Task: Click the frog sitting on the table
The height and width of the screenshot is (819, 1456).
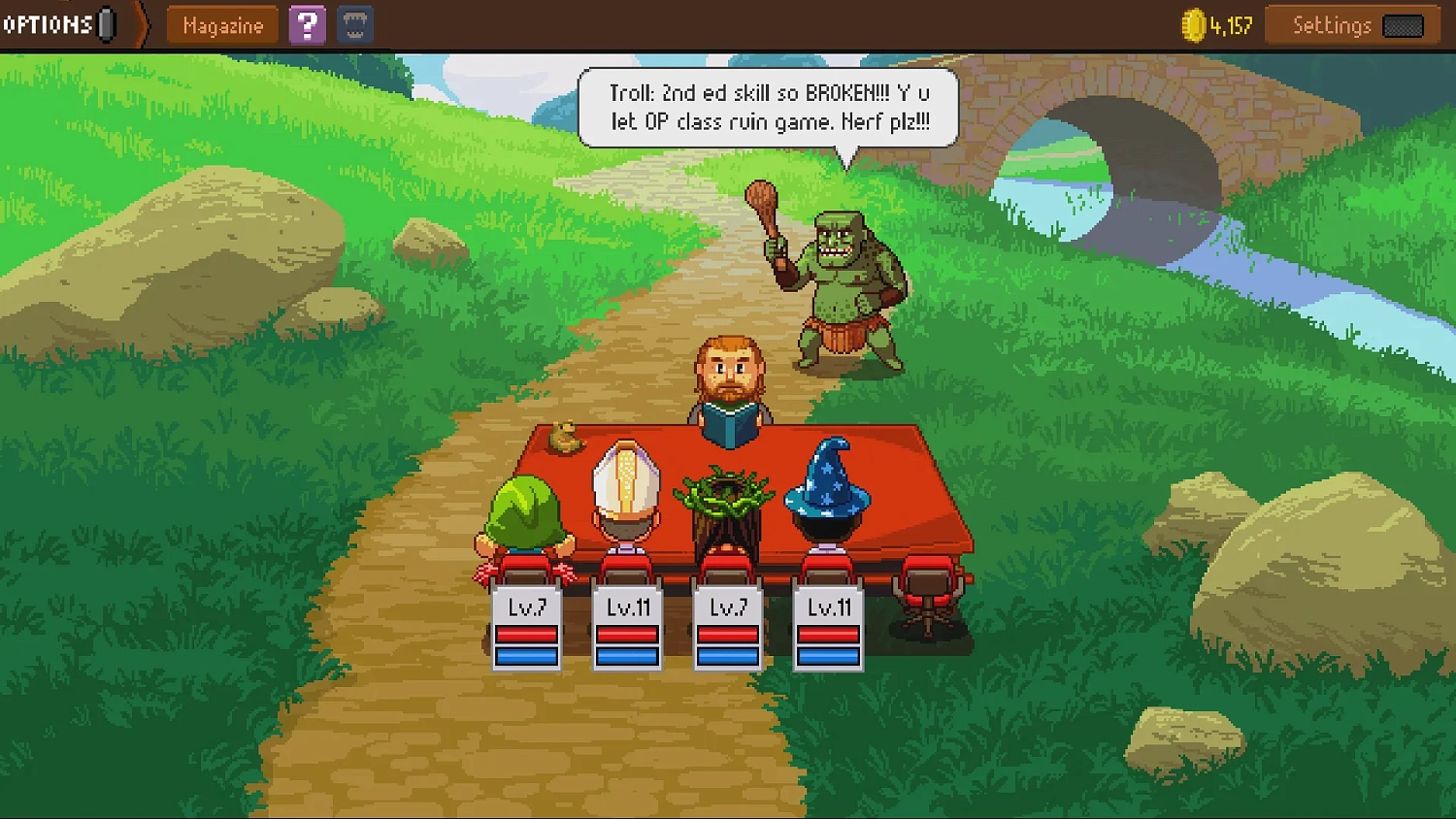Action: (x=563, y=439)
